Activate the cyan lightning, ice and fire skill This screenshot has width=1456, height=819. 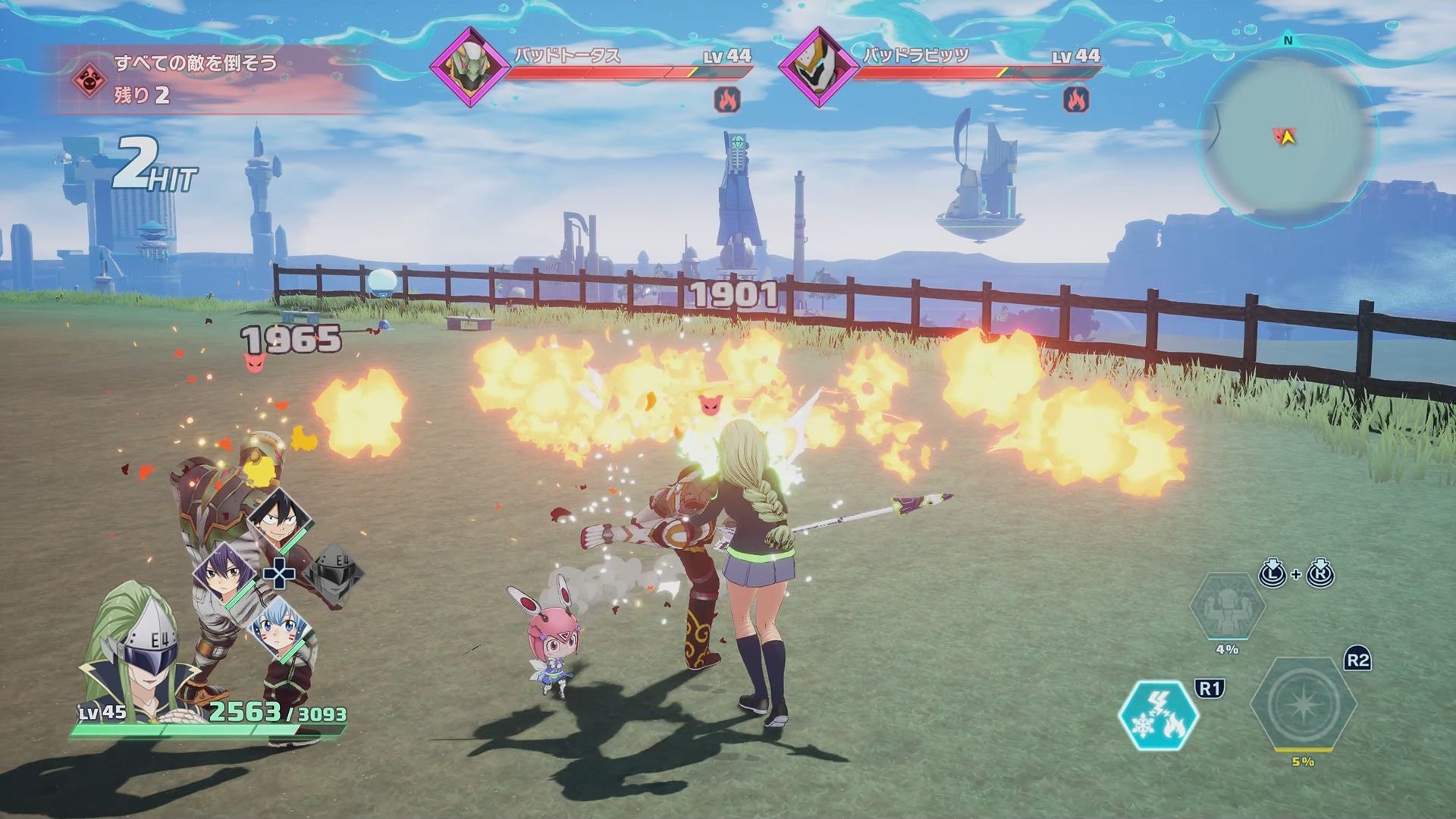click(x=1158, y=715)
